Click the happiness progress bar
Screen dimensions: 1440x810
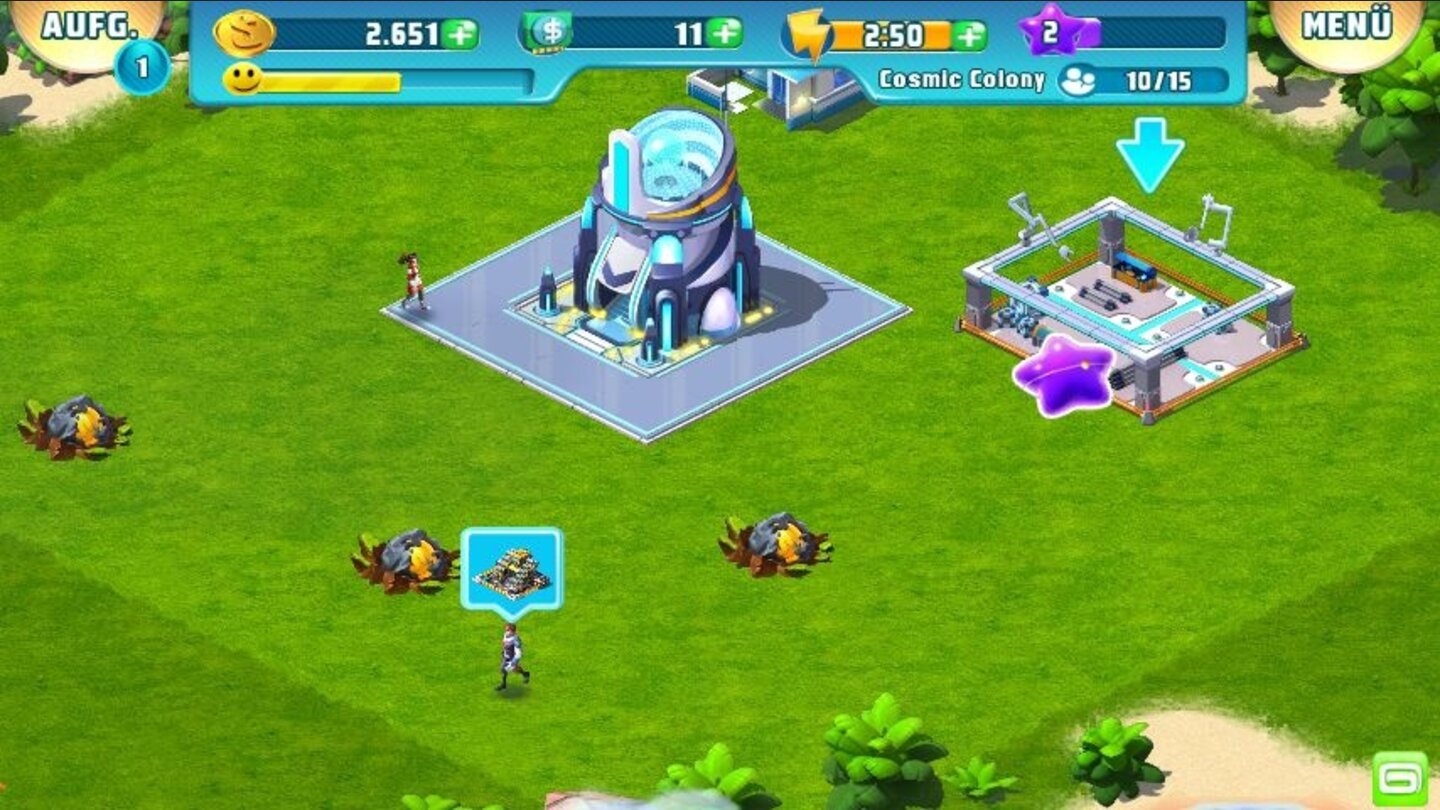click(x=330, y=80)
